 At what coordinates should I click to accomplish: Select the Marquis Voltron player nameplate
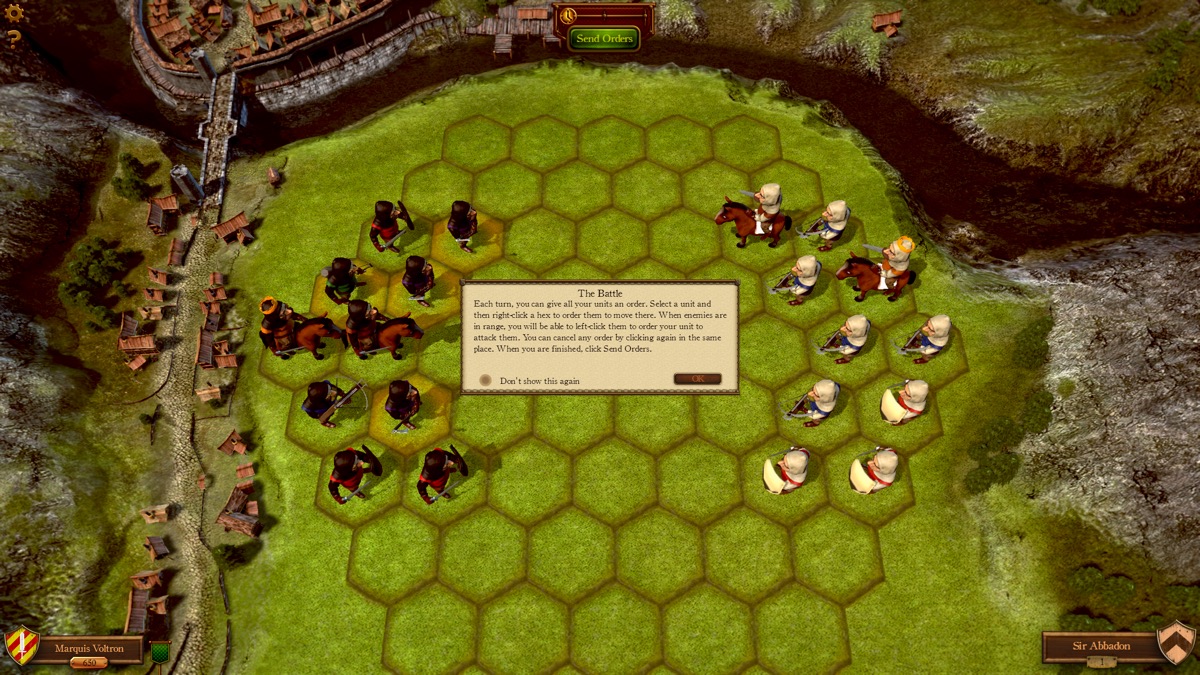90,648
